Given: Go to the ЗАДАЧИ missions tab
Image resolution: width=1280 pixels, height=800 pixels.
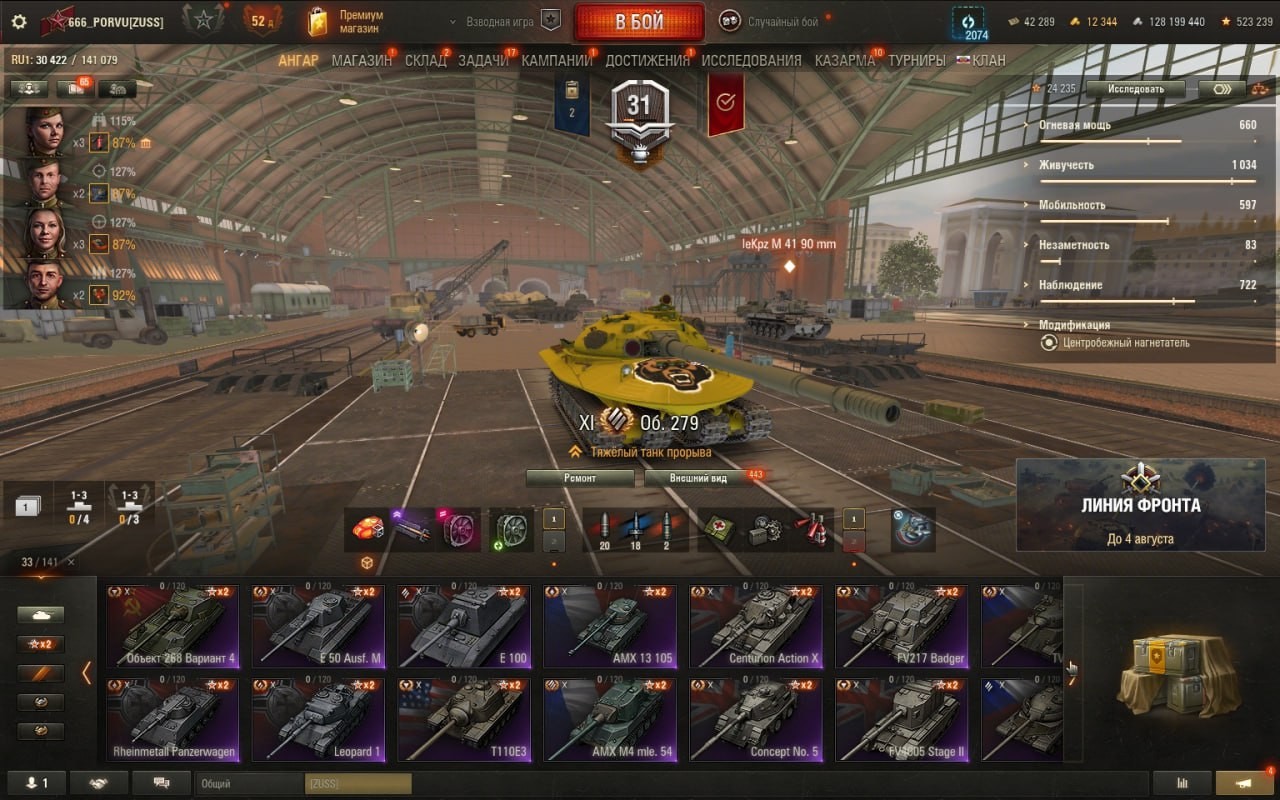Looking at the screenshot, I should pos(483,60).
